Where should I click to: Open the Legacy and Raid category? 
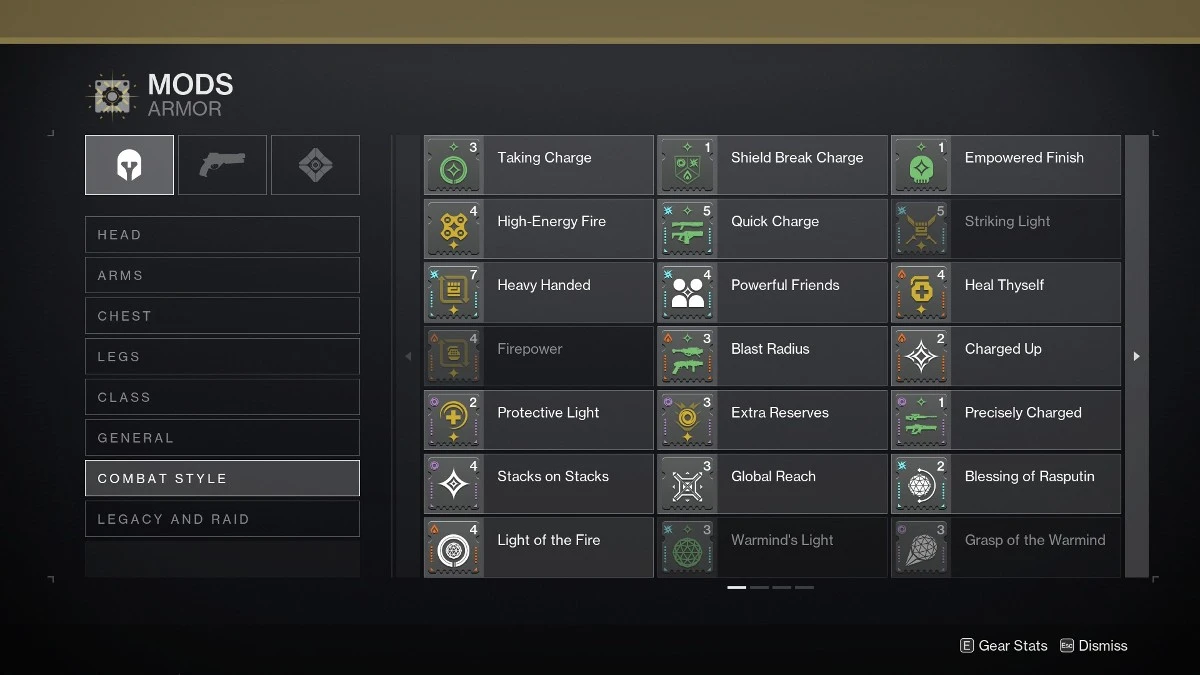(222, 519)
